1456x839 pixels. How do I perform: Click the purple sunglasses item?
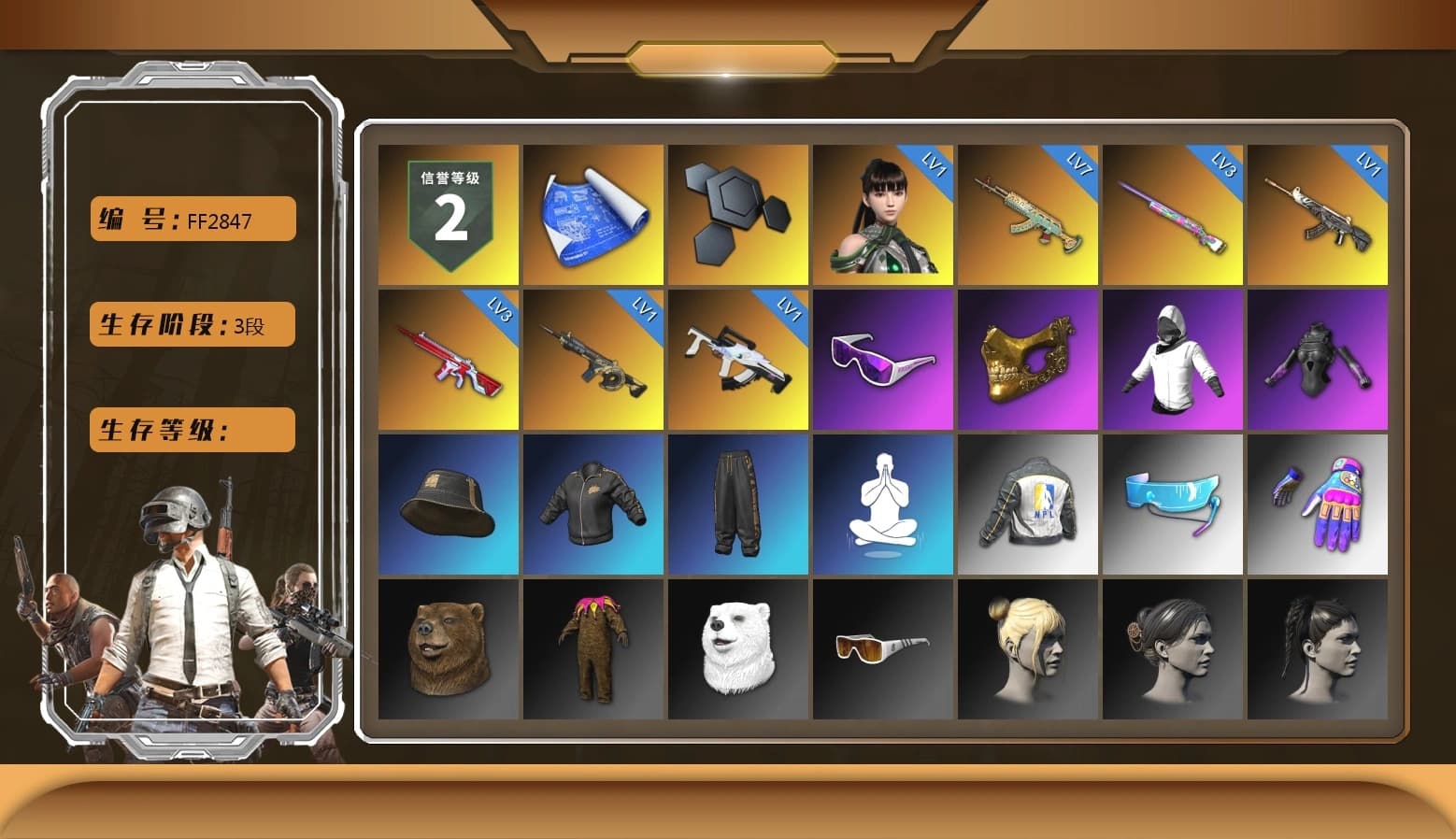[x=883, y=358]
